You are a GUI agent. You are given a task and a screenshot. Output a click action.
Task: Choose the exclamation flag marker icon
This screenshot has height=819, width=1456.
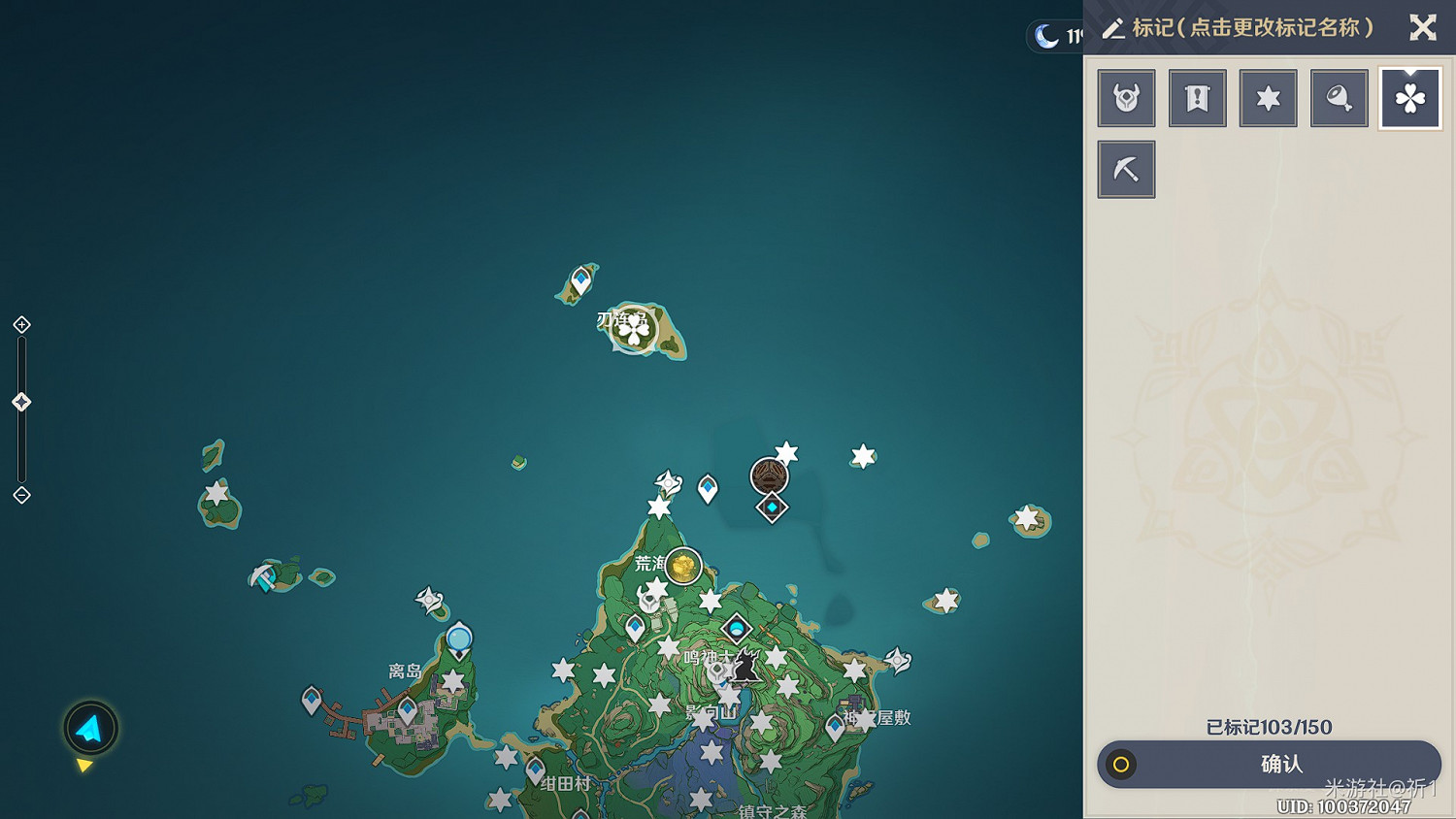1197,98
